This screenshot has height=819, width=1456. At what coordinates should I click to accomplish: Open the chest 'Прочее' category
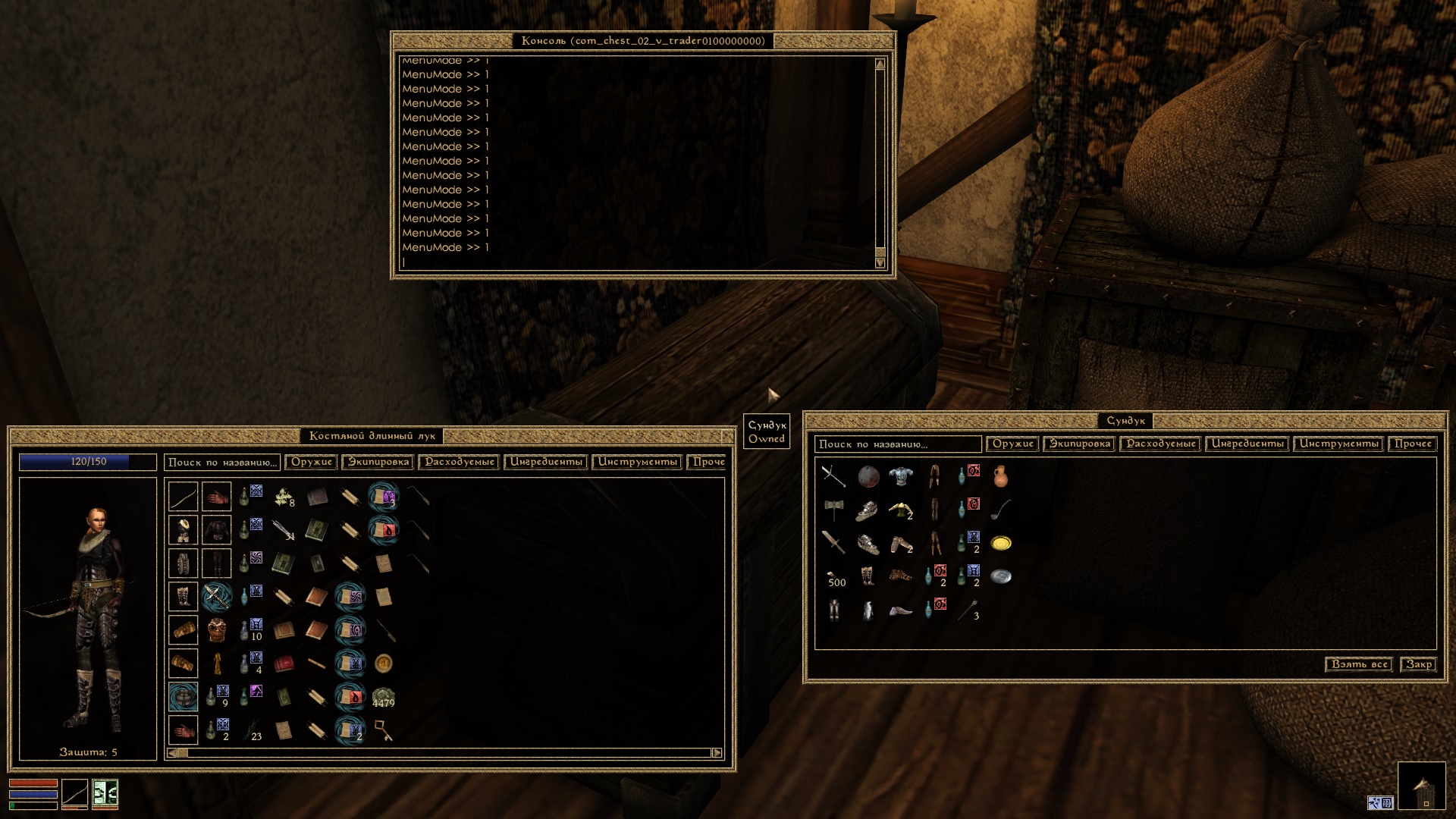[1413, 444]
